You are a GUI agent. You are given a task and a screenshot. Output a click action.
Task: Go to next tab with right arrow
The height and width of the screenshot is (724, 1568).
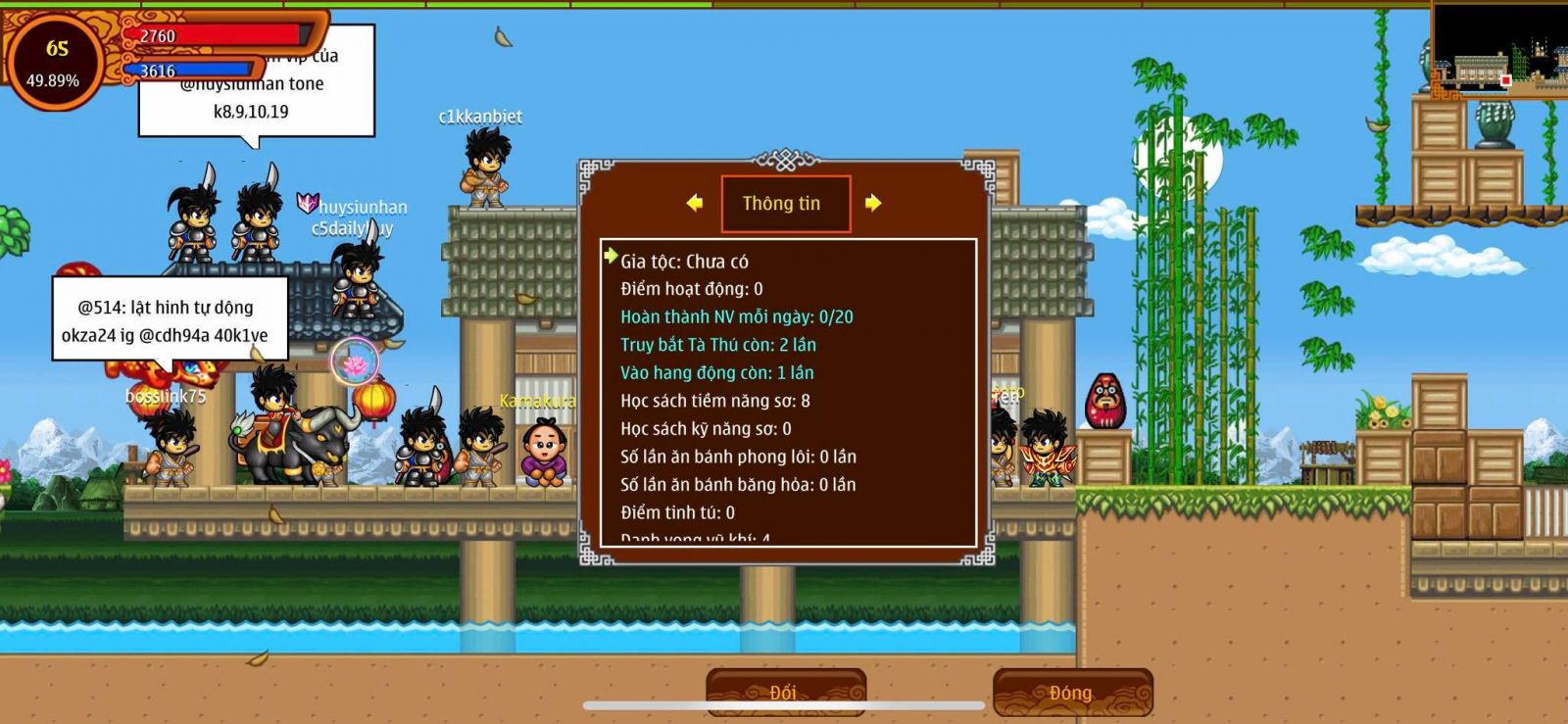872,203
